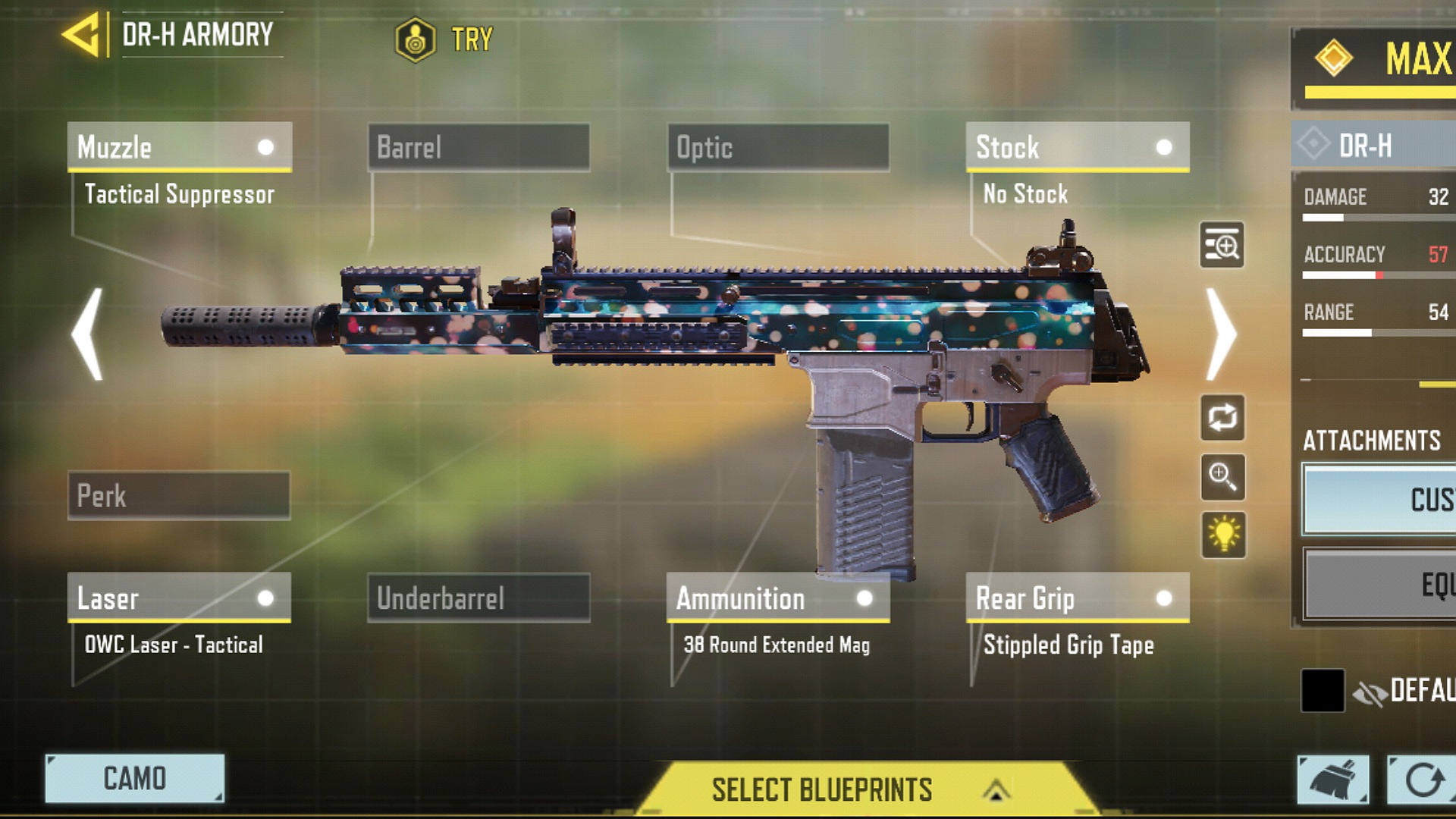The width and height of the screenshot is (1456, 819).
Task: Open the Muzzle attachment slot
Action: point(179,147)
